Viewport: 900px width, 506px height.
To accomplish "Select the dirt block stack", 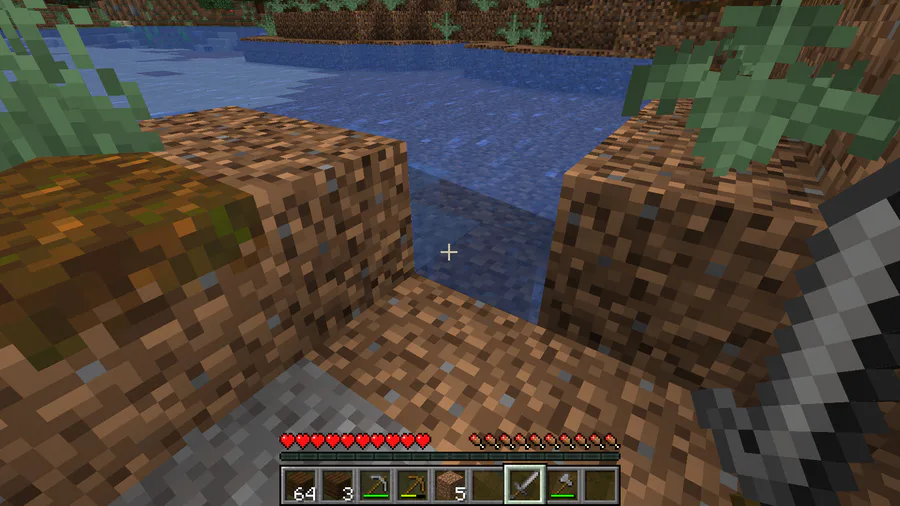I will point(450,485).
